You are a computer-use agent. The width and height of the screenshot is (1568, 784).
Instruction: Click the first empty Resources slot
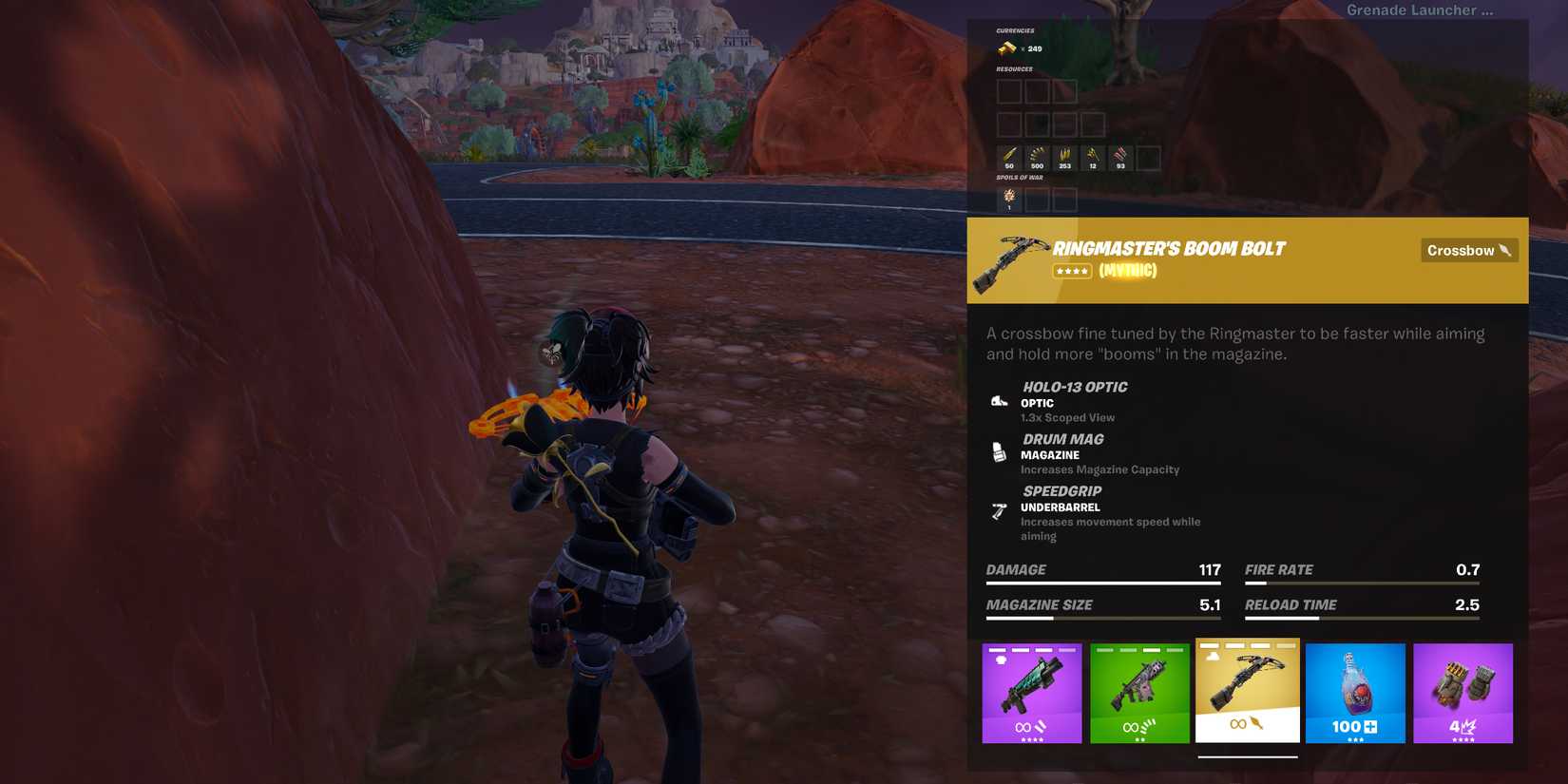[x=1008, y=91]
